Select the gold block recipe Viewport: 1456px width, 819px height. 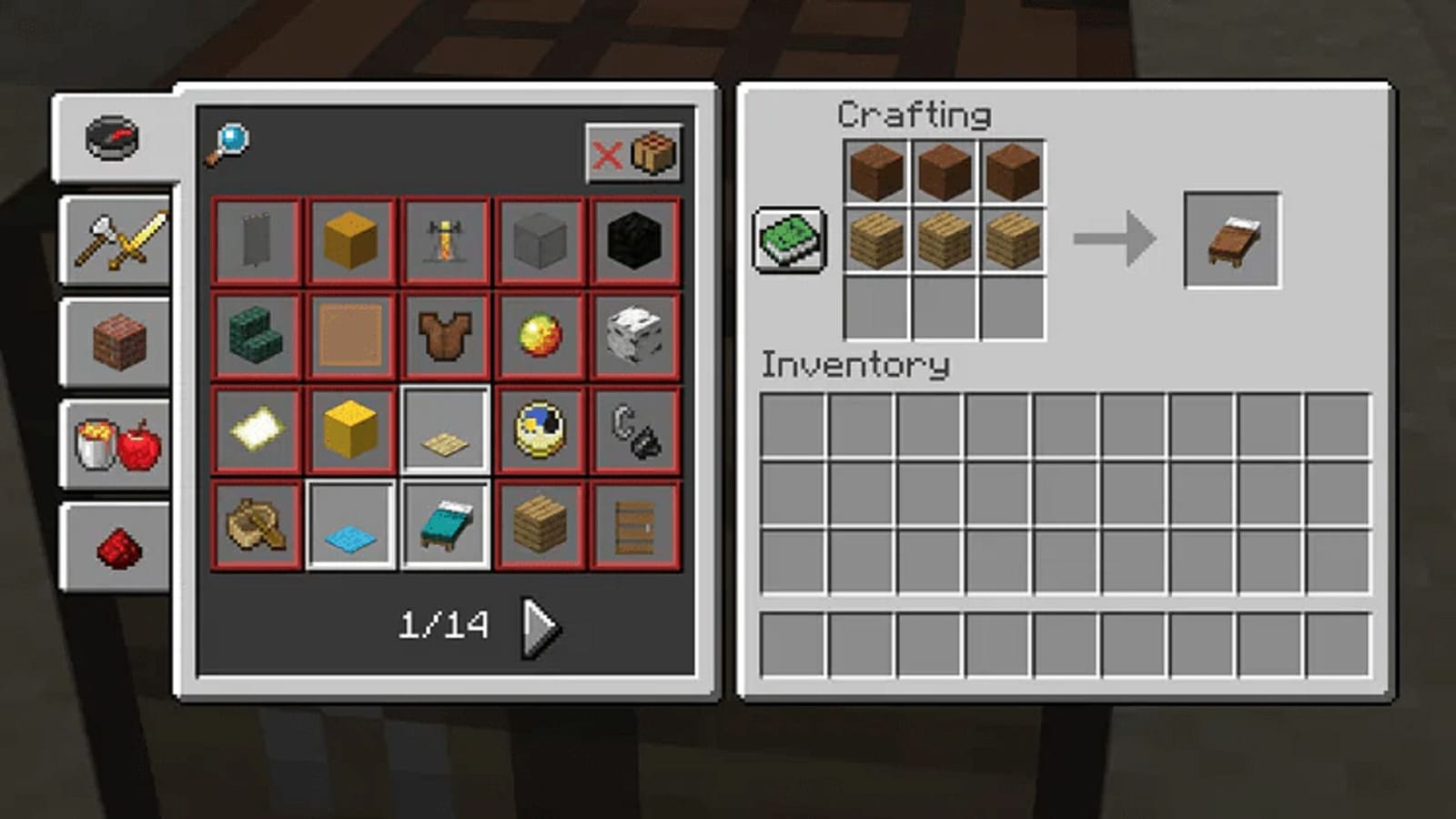(350, 432)
